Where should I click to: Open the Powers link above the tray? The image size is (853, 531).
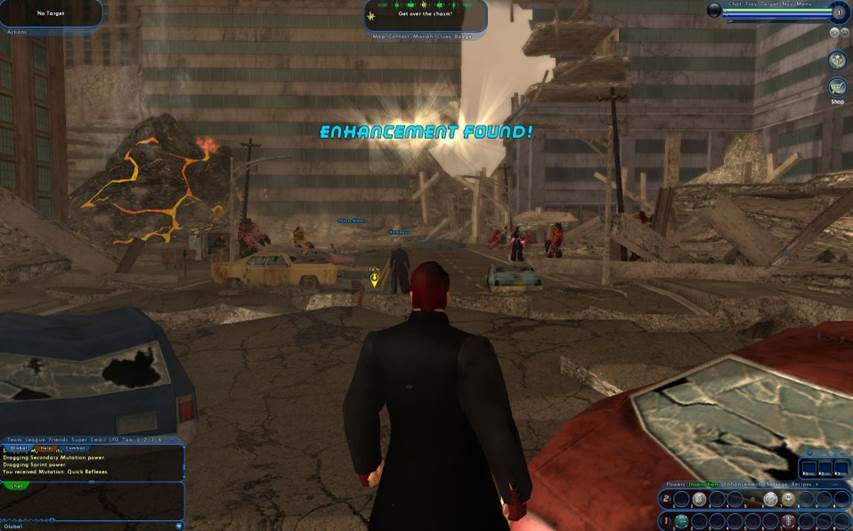pos(670,483)
